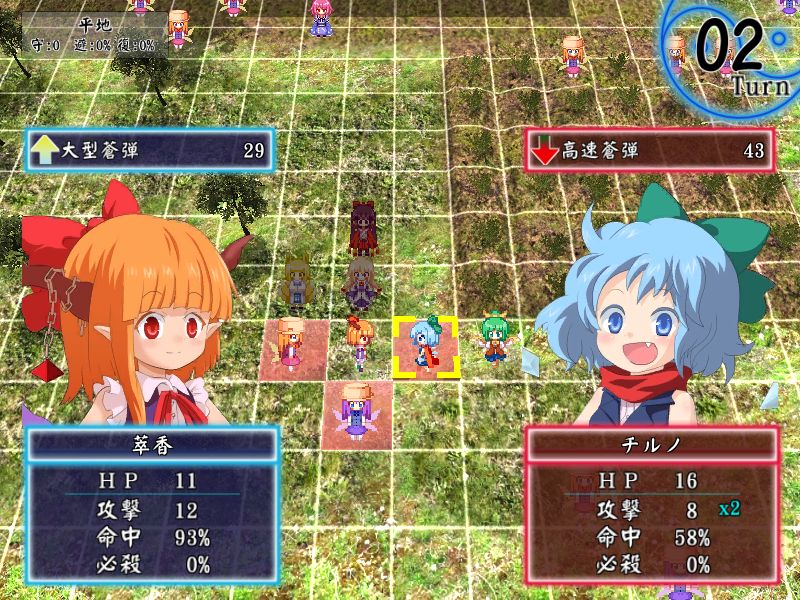Click Cirno's 高速蒼弾 counterattack weapon panel
The height and width of the screenshot is (600, 800).
(x=651, y=151)
